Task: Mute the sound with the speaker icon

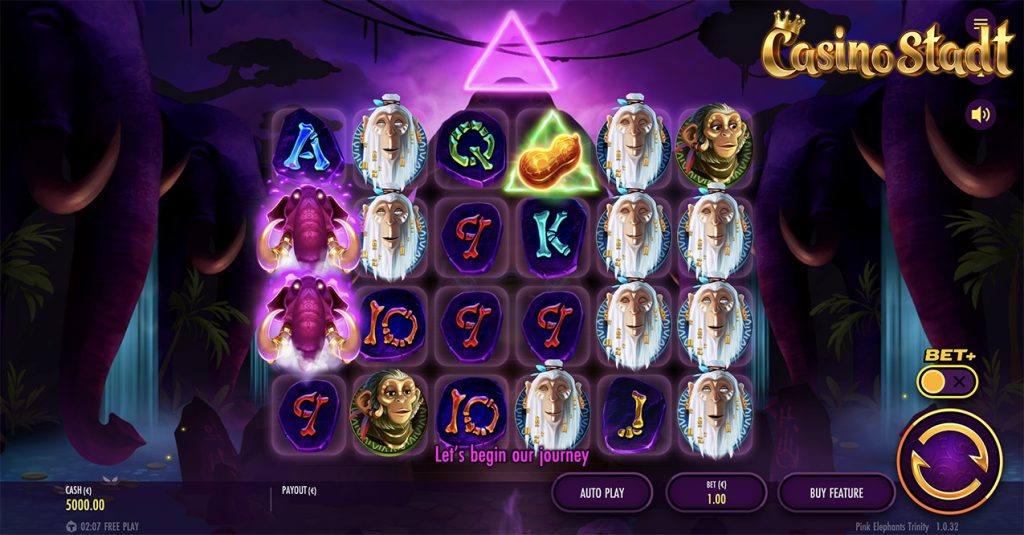Action: click(980, 115)
